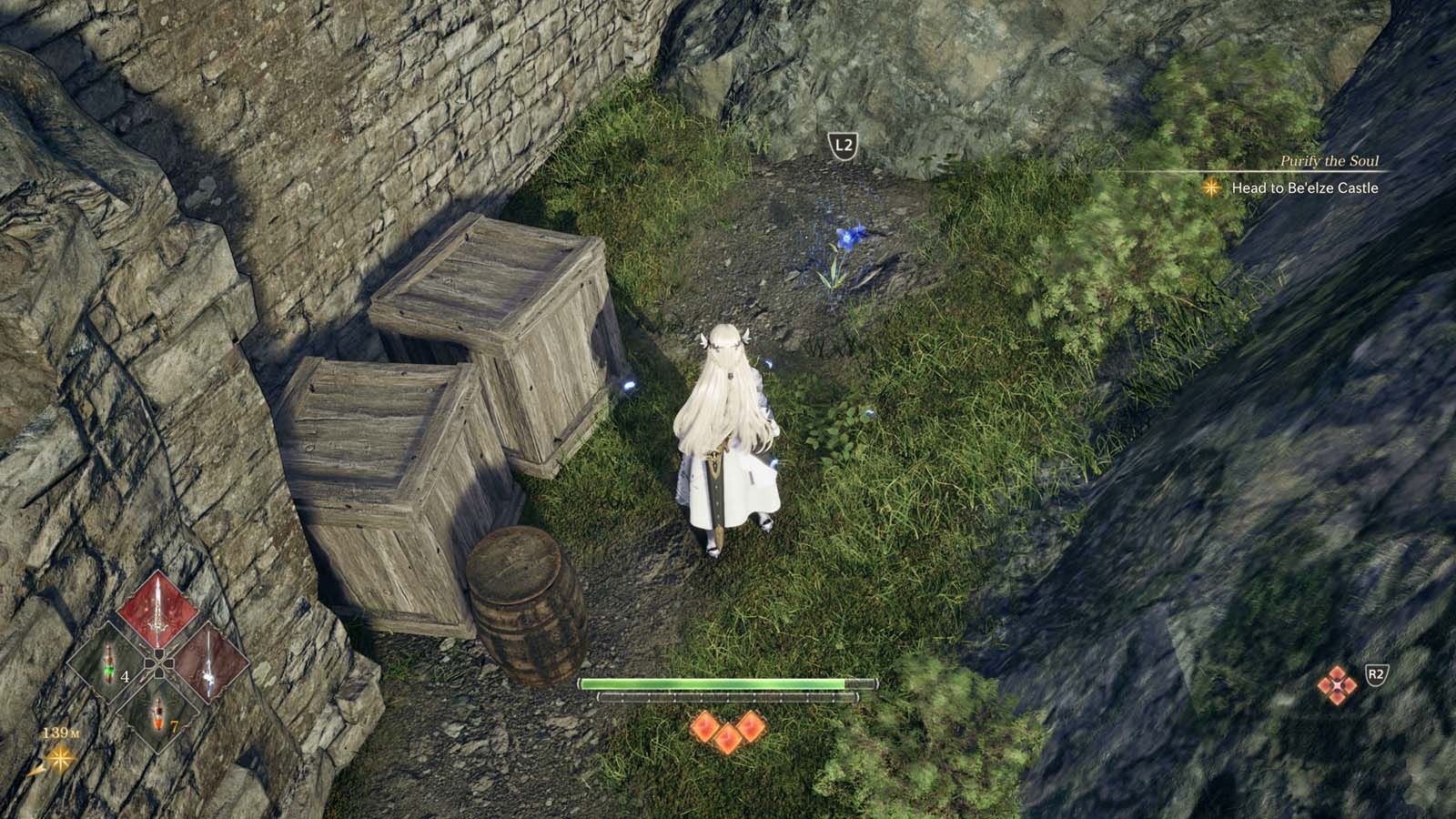Select the Purify the Soul quest title

[x=1330, y=161]
